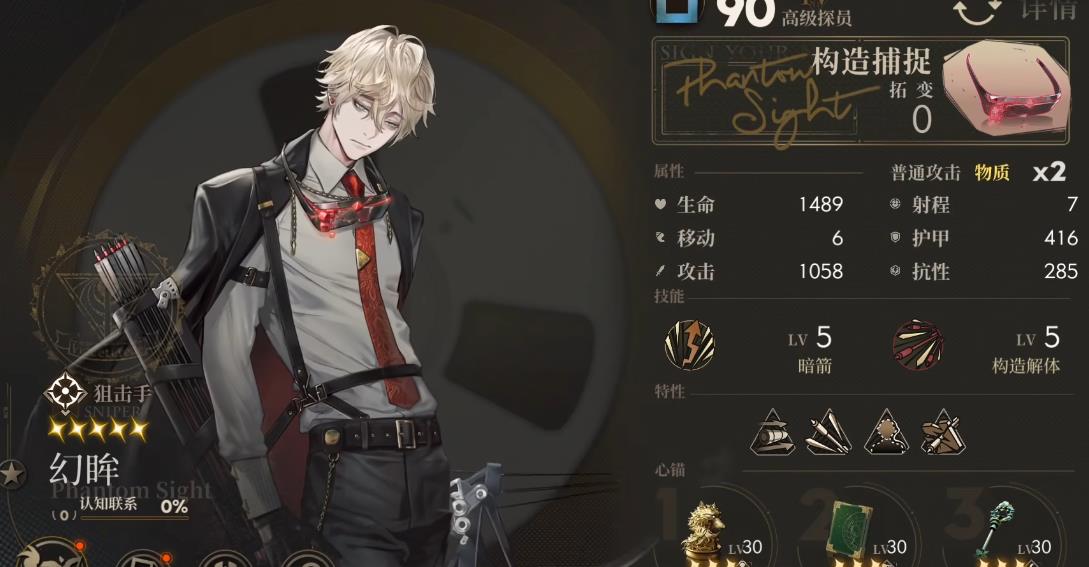This screenshot has height=567, width=1089.
Task: Open the 认知联系 progress bar
Action: [x=120, y=507]
